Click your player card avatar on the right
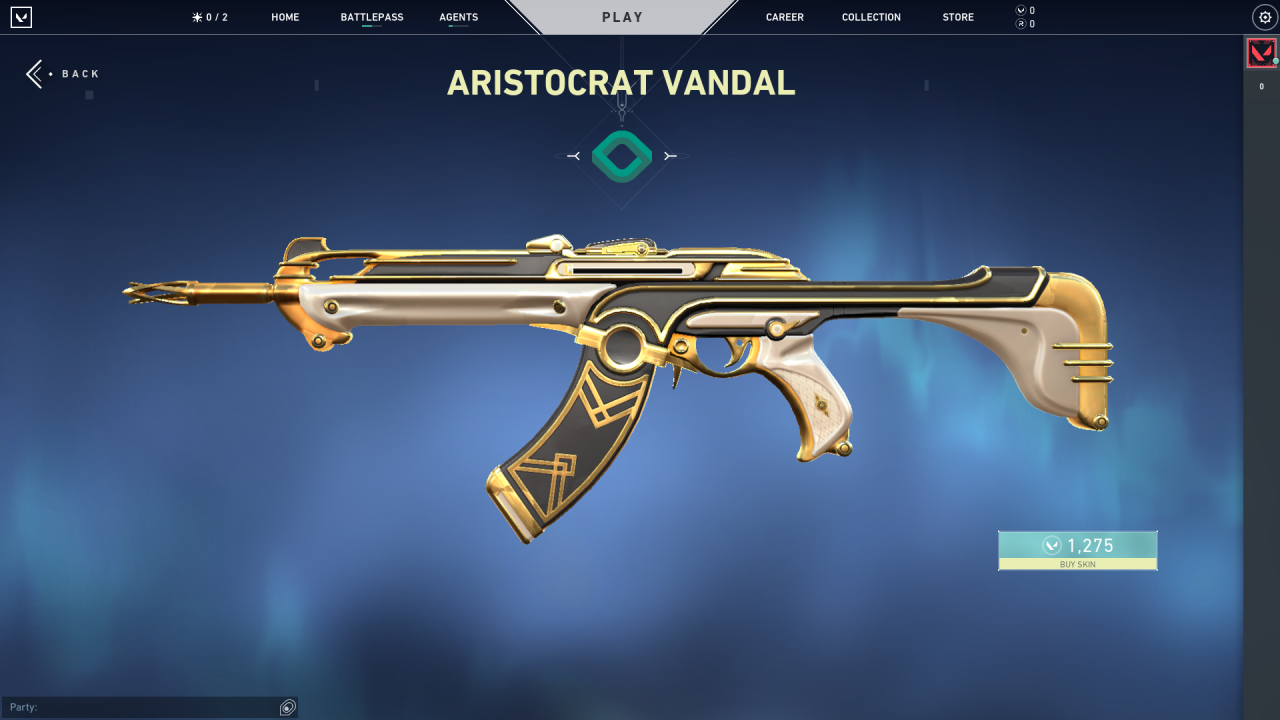 [x=1262, y=52]
